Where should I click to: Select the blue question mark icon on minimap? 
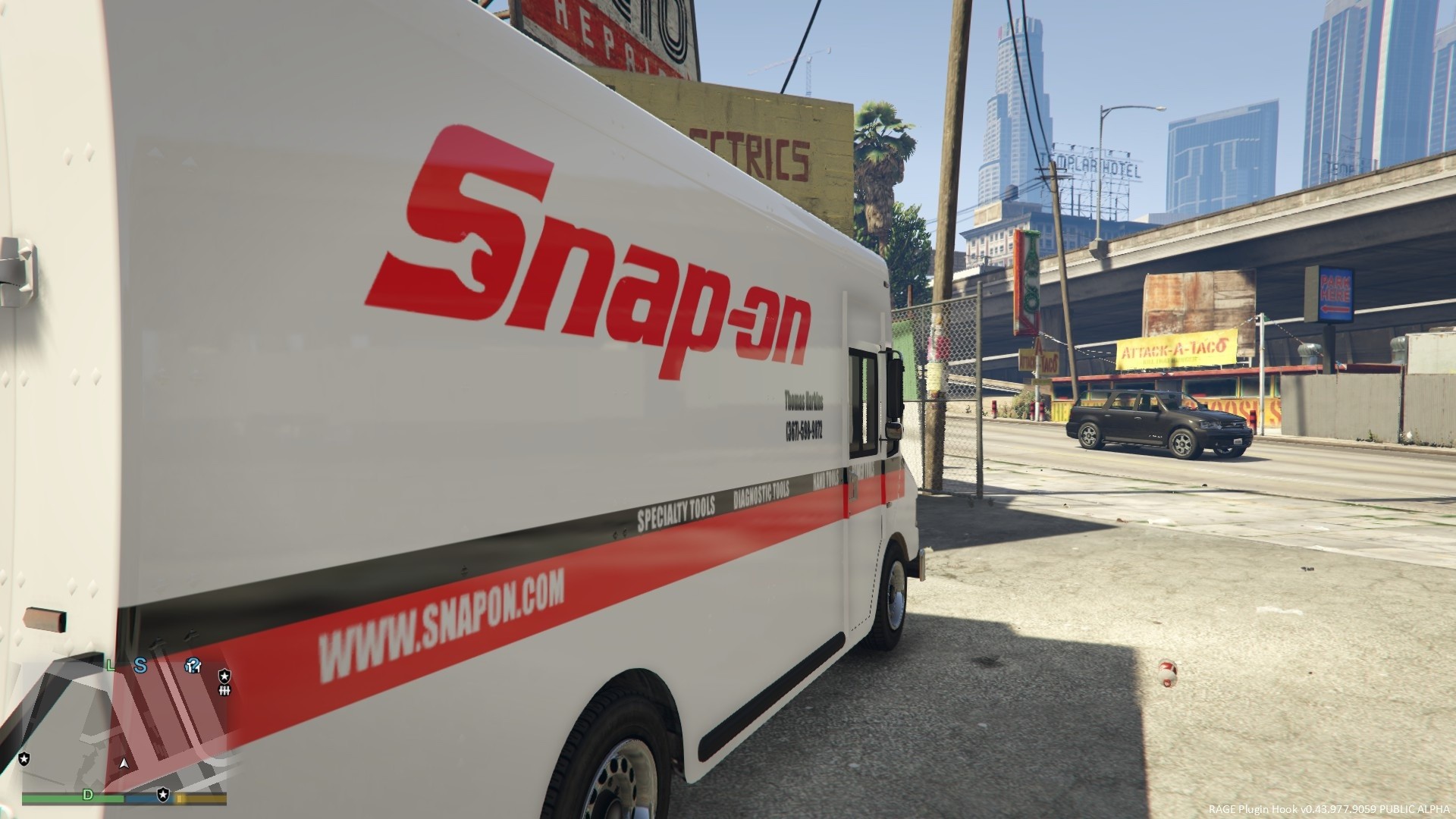pos(192,666)
